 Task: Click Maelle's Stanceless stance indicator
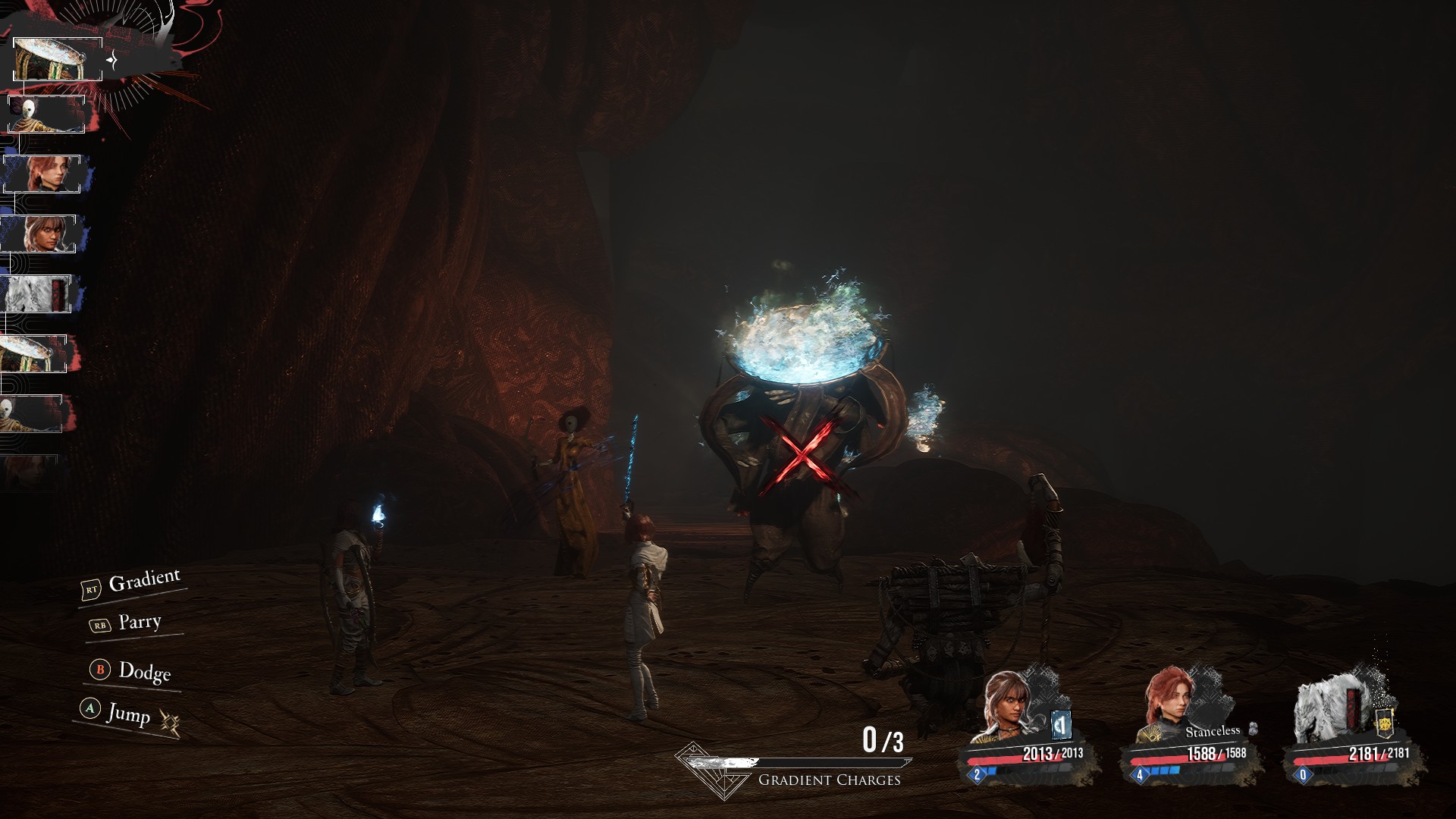[1213, 732]
